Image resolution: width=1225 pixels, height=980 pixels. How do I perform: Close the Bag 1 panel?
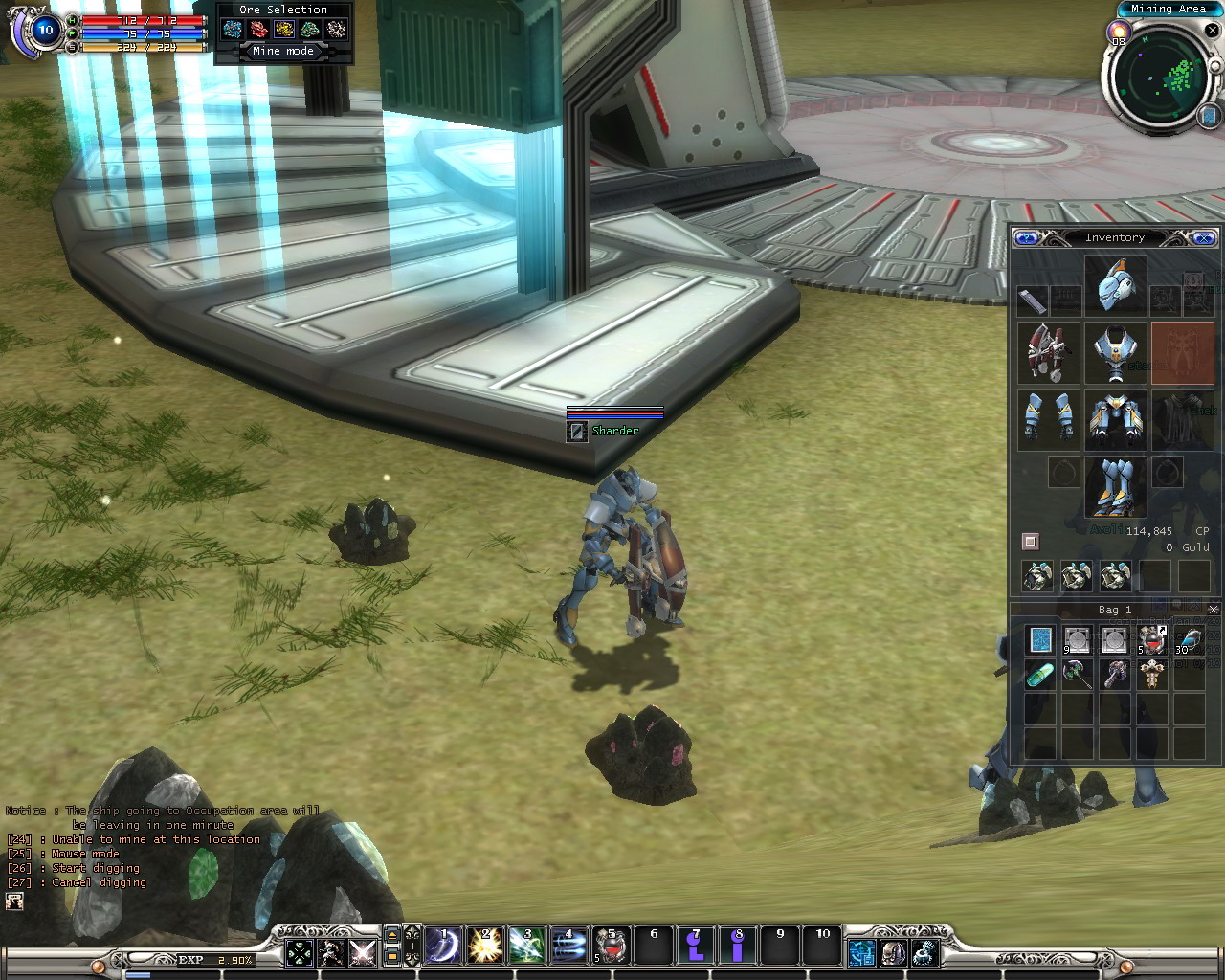tap(1214, 610)
